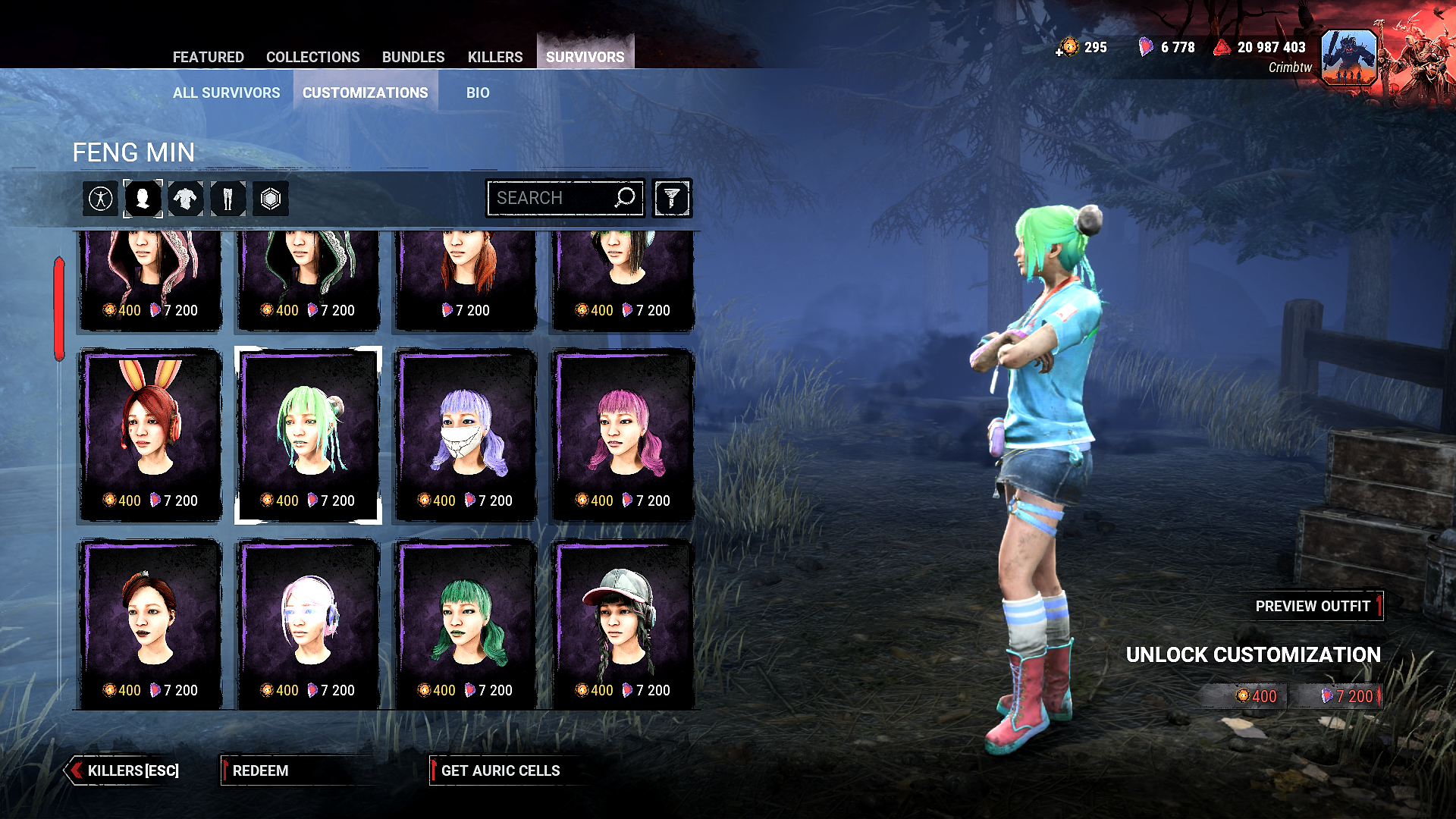The image size is (1456, 819).
Task: Filter by full outfit icon
Action: [101, 199]
